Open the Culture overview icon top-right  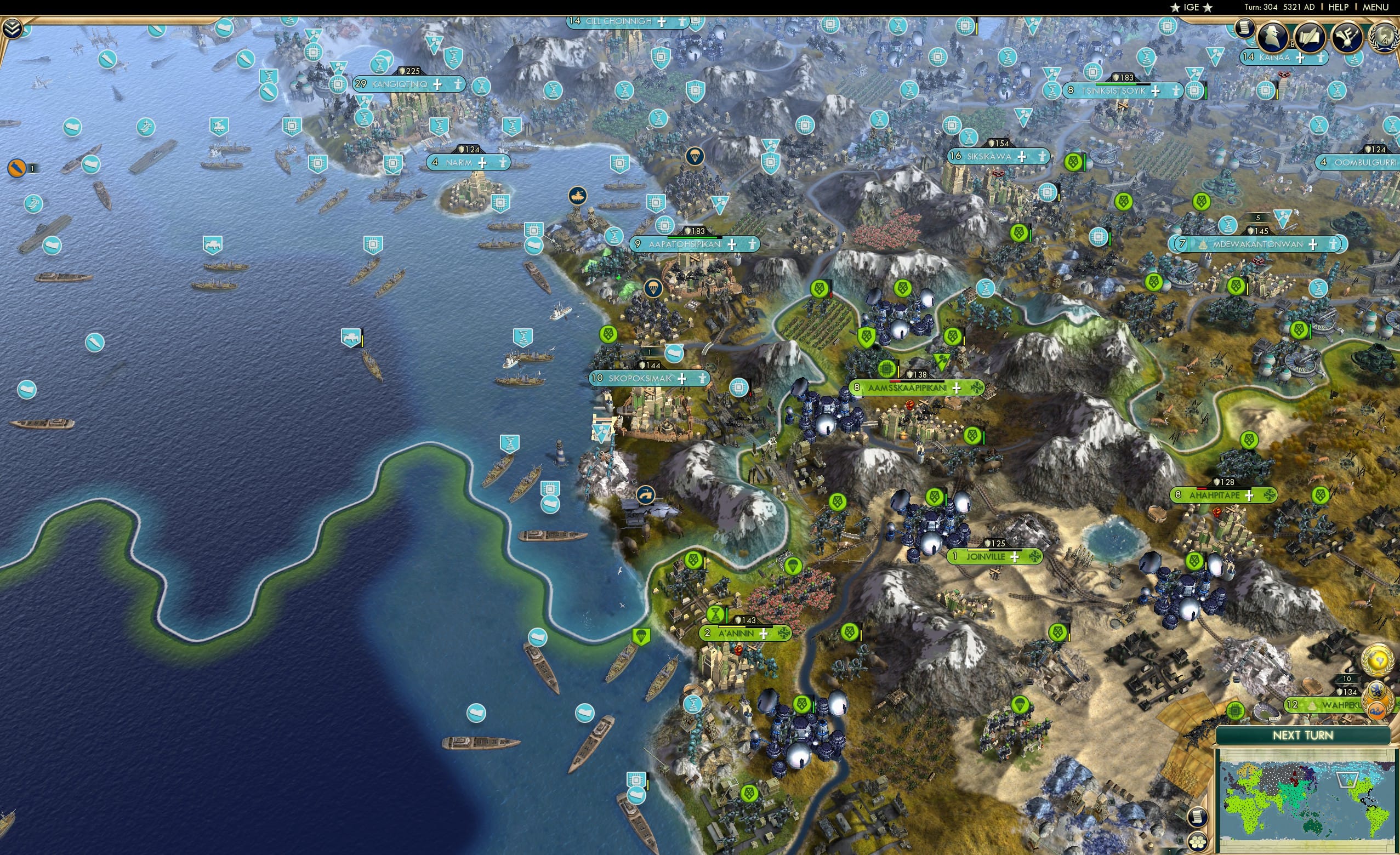(x=1348, y=37)
